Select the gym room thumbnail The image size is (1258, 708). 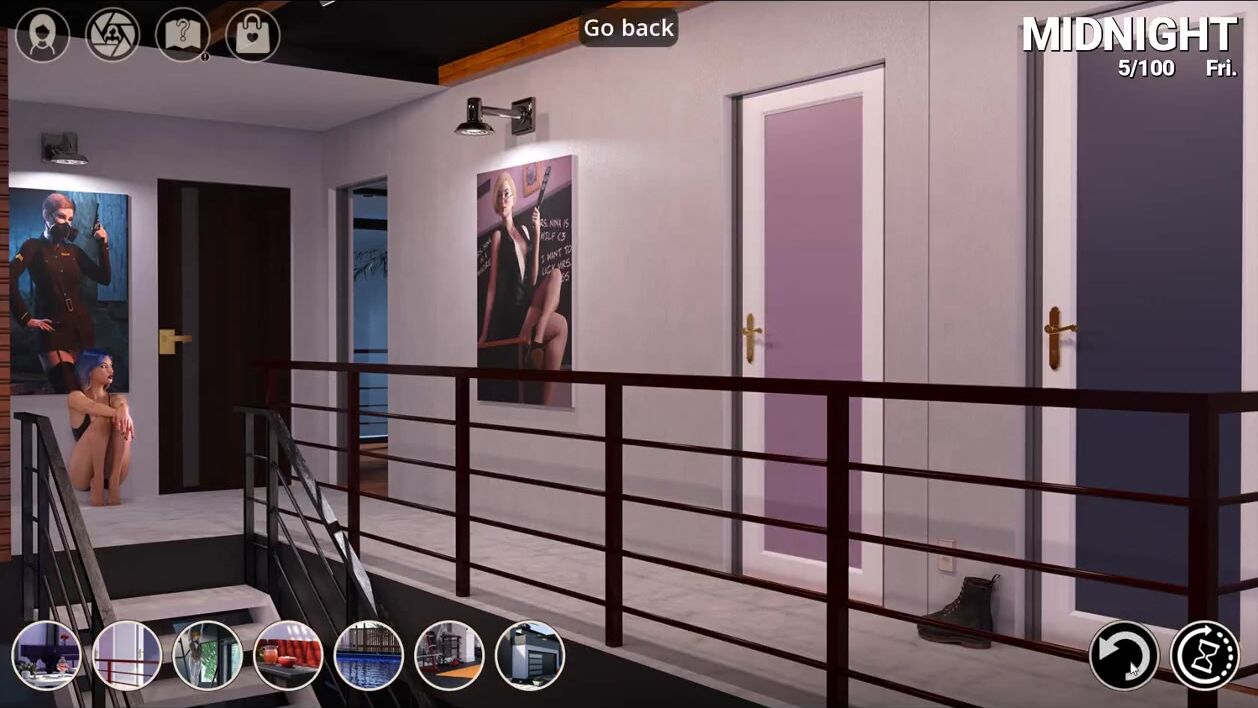click(x=449, y=655)
